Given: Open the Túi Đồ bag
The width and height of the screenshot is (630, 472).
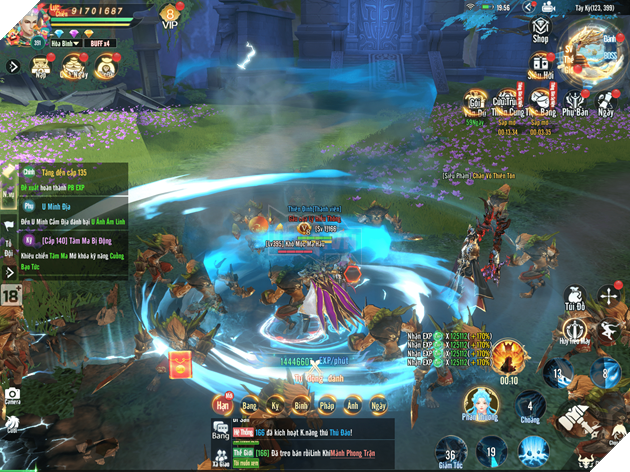Looking at the screenshot, I should click(574, 295).
